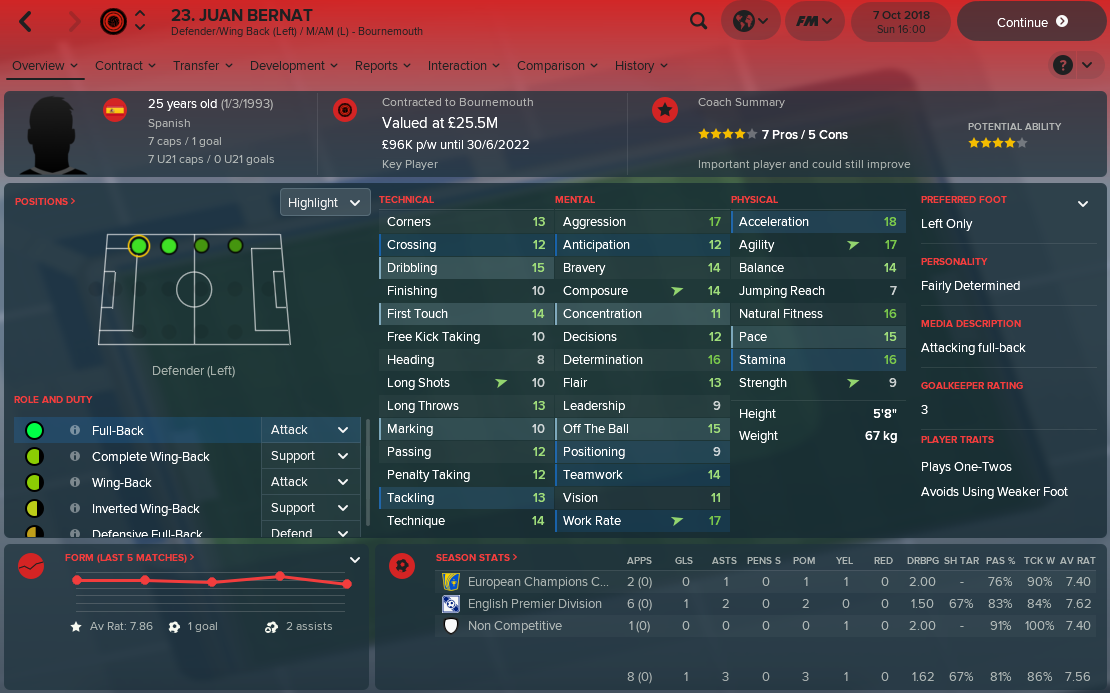Screen dimensions: 1110x693
Task: Open the Highlight attributes dropdown
Action: point(325,202)
